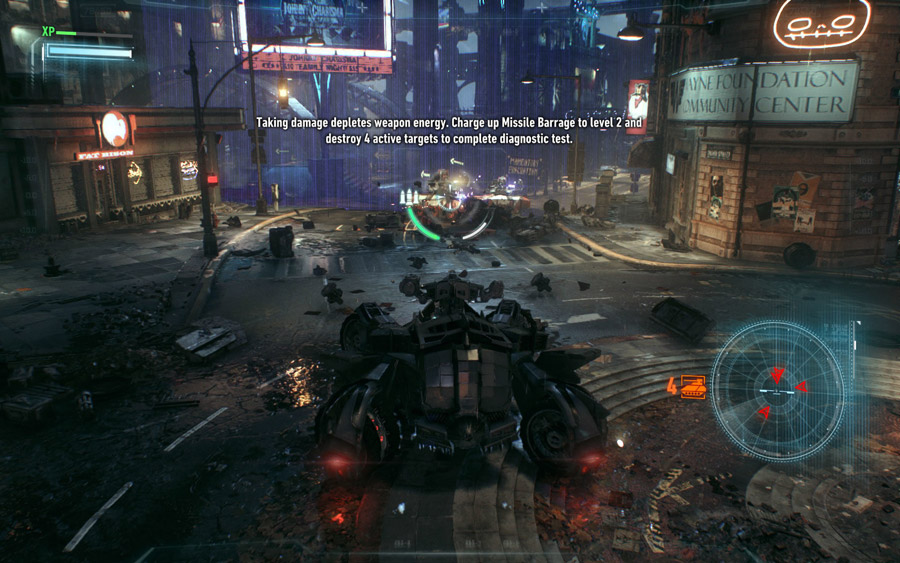This screenshot has height=563, width=900.
Task: Select the orange tank targets-remaining icon
Action: click(x=693, y=386)
